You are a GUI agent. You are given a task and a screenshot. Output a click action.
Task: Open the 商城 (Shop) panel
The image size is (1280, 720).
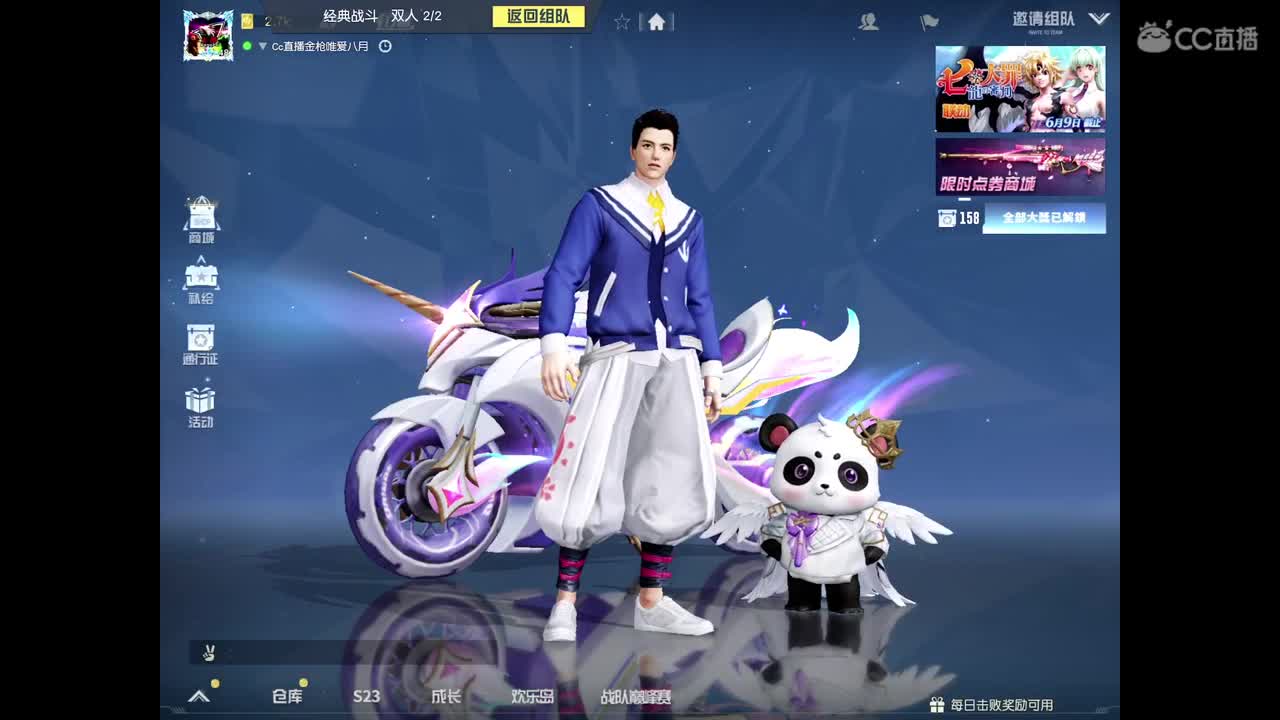click(199, 215)
